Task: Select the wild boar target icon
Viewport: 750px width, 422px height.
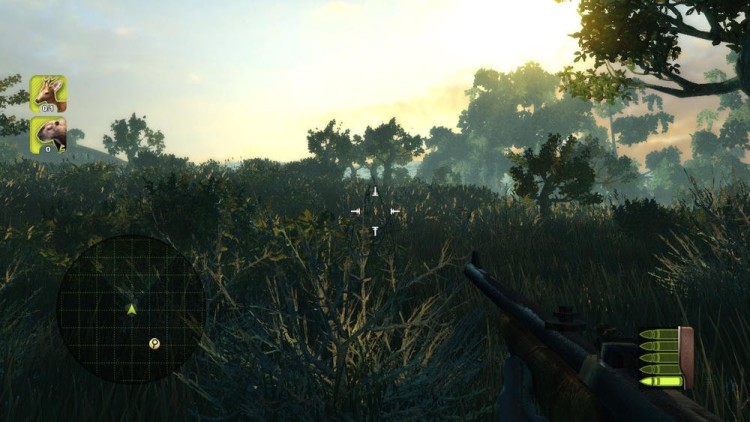Action: (x=48, y=134)
